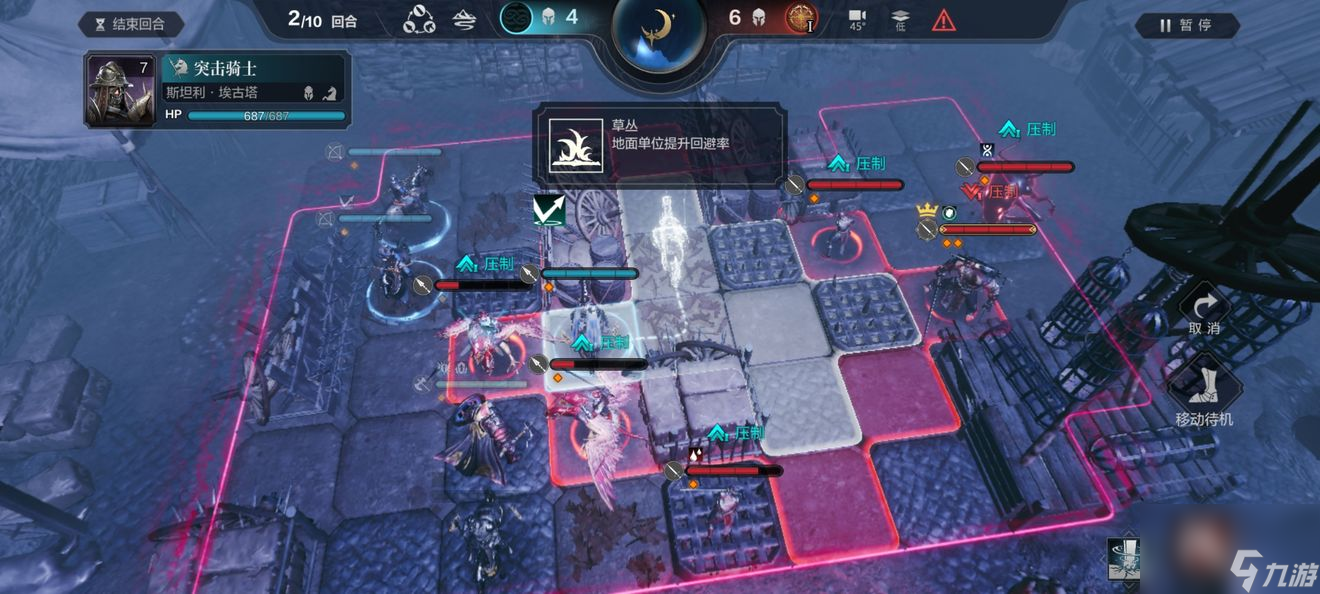This screenshot has width=1320, height=594.
Task: Target the crowned enemy boss marker
Action: click(x=927, y=211)
